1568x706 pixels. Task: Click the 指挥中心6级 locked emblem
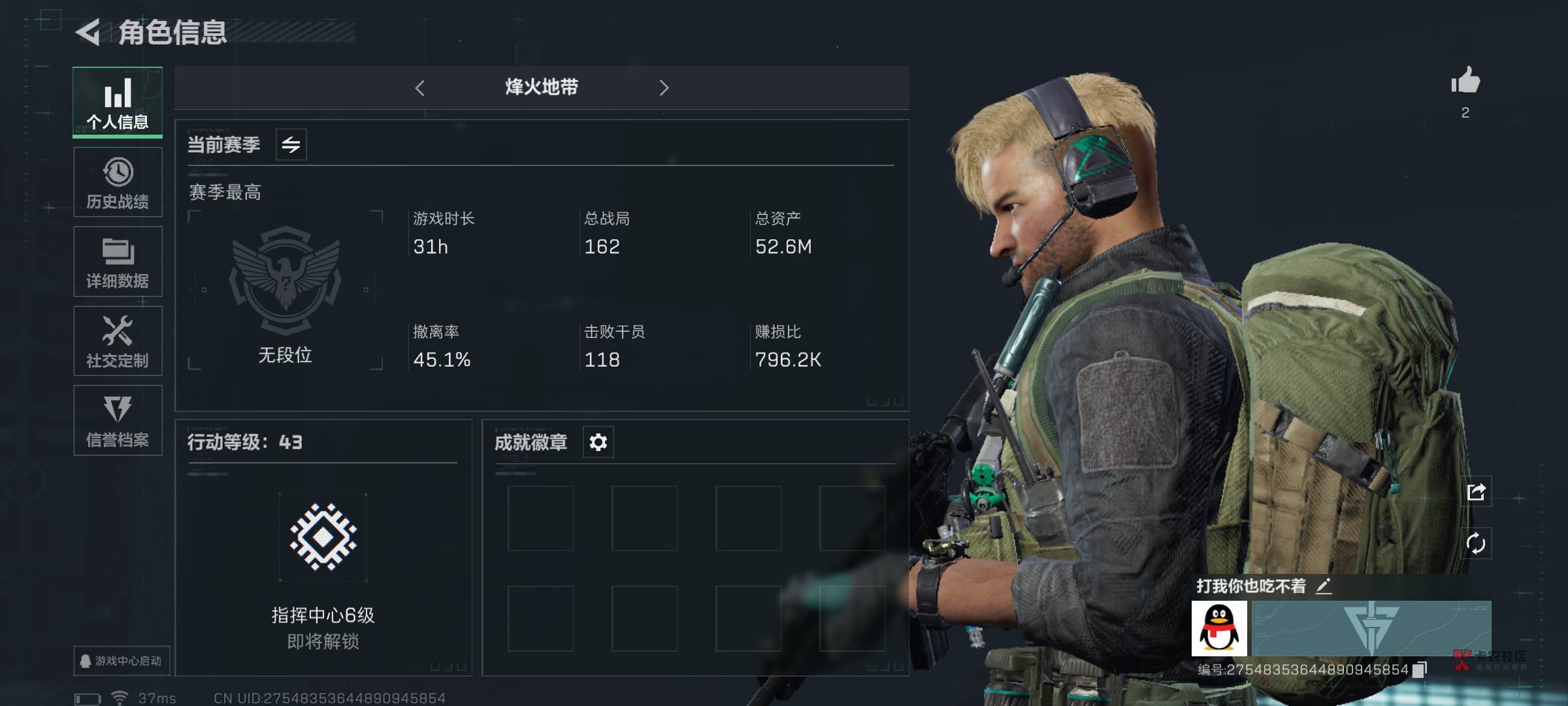click(x=323, y=537)
